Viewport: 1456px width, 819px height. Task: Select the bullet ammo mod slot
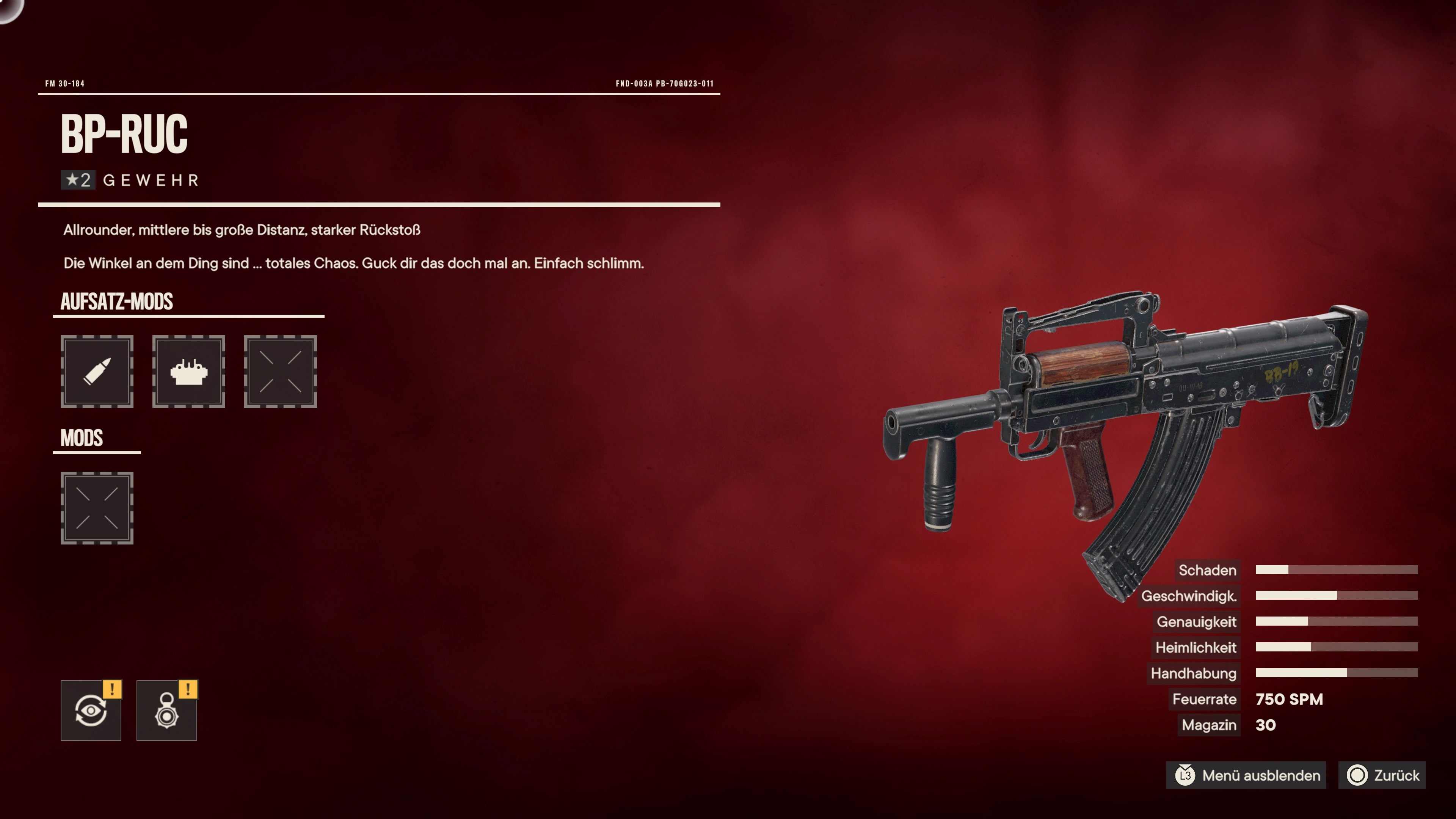[97, 371]
